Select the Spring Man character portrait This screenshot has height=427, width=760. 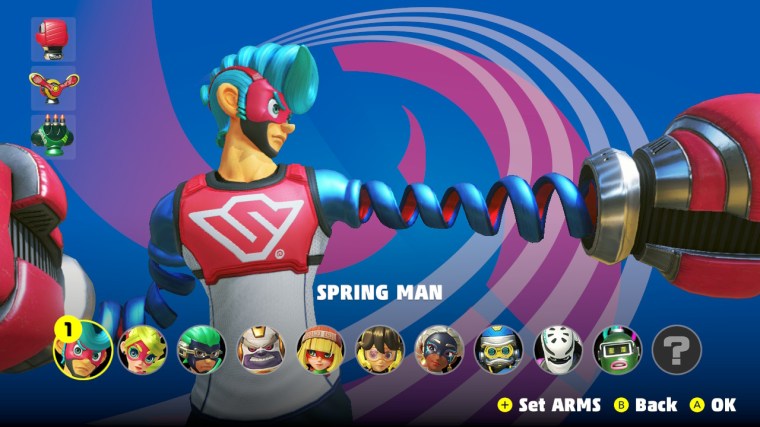click(x=82, y=351)
